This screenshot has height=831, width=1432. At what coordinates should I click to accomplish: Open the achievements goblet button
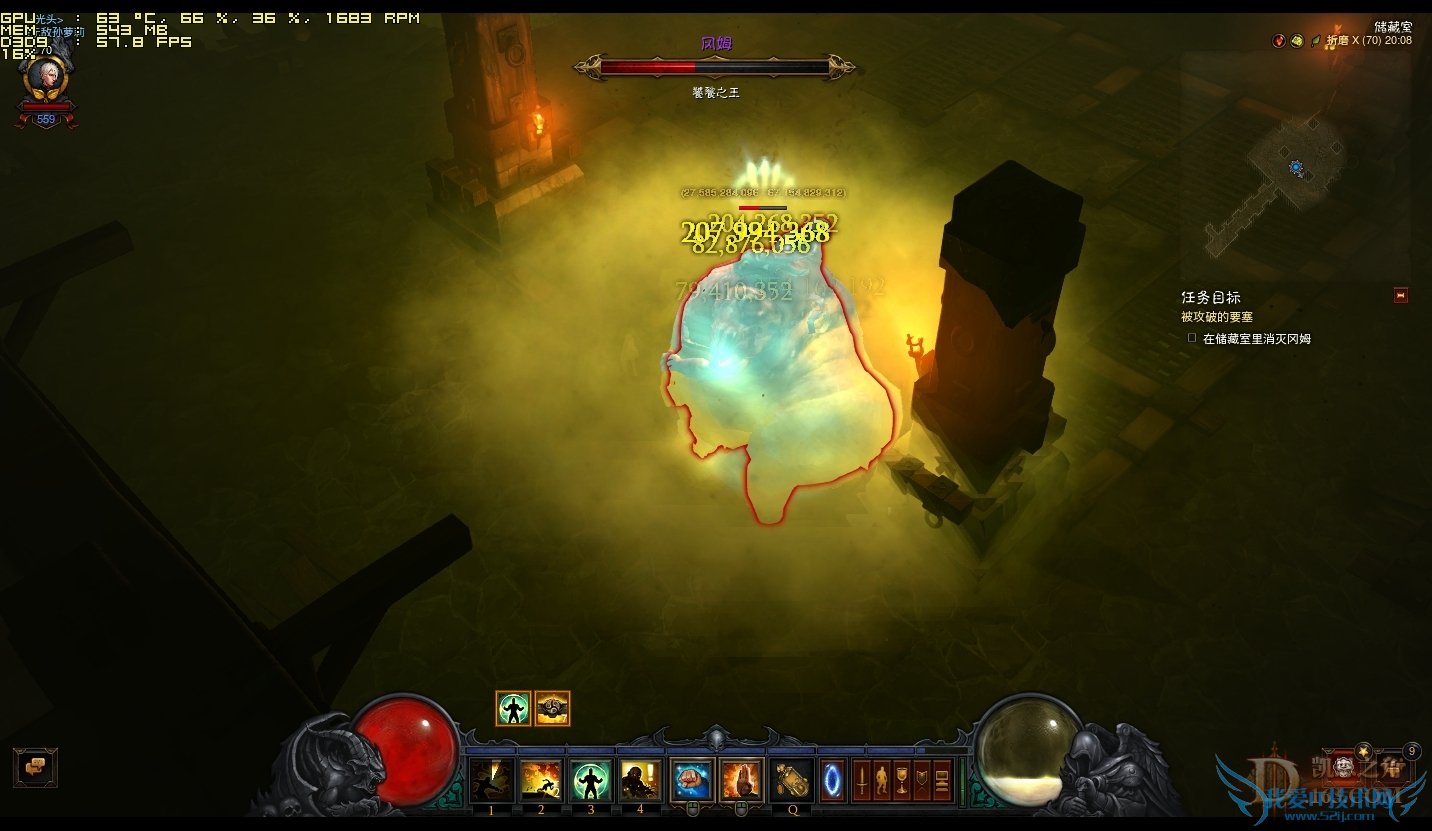pyautogui.click(x=902, y=780)
